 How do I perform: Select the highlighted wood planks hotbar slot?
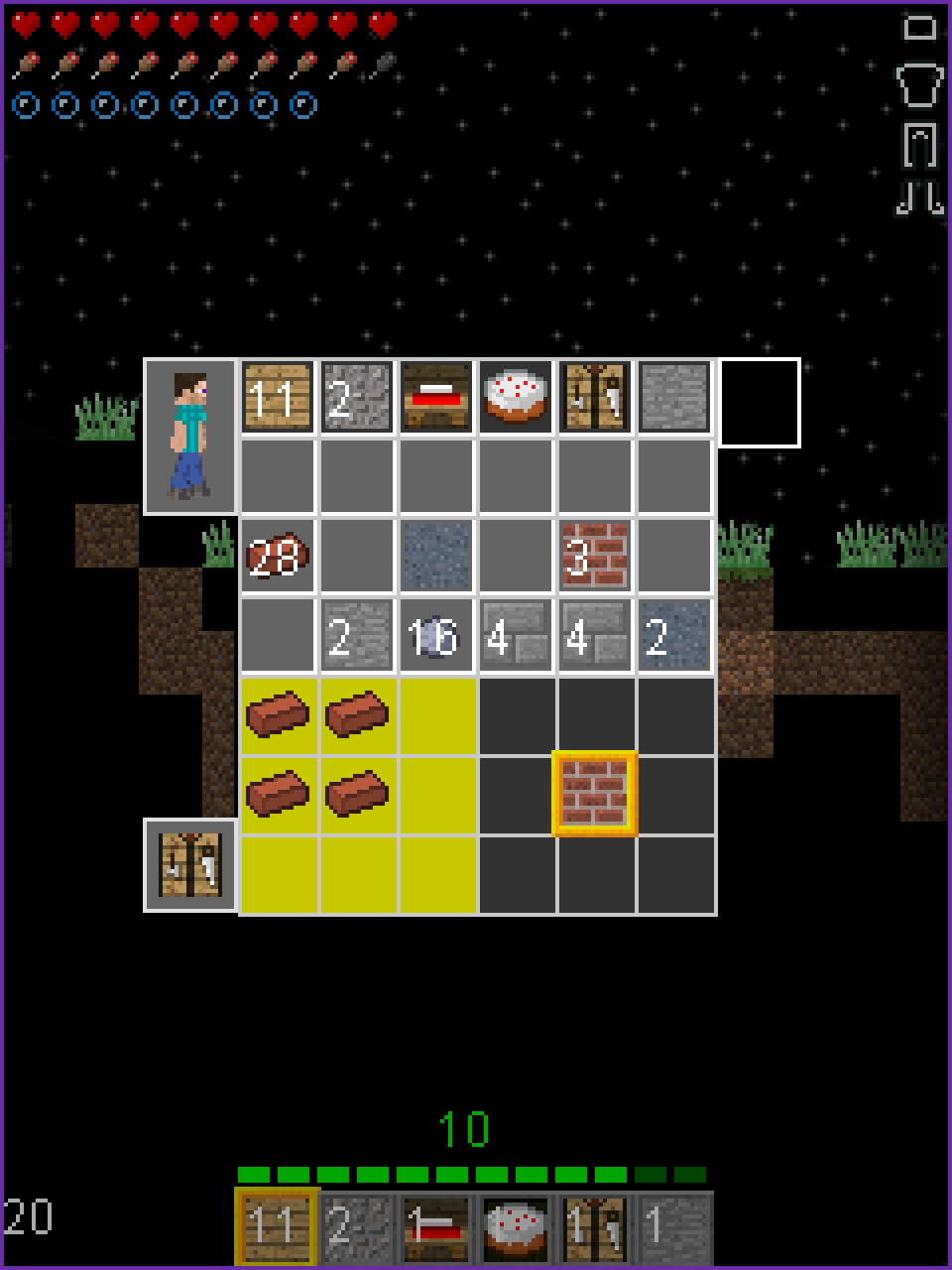277,1227
